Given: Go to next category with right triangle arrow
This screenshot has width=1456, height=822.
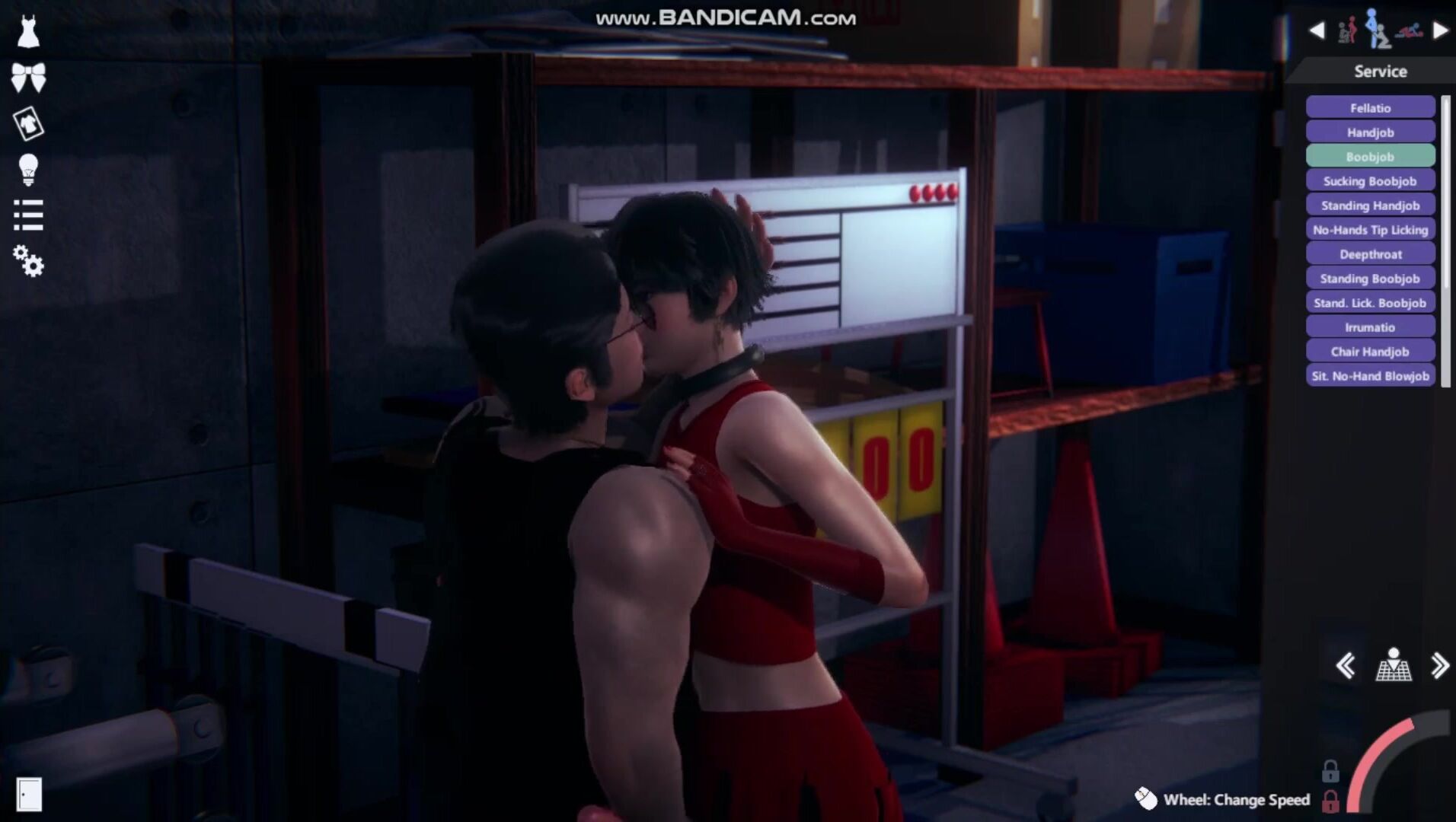Looking at the screenshot, I should 1440,30.
